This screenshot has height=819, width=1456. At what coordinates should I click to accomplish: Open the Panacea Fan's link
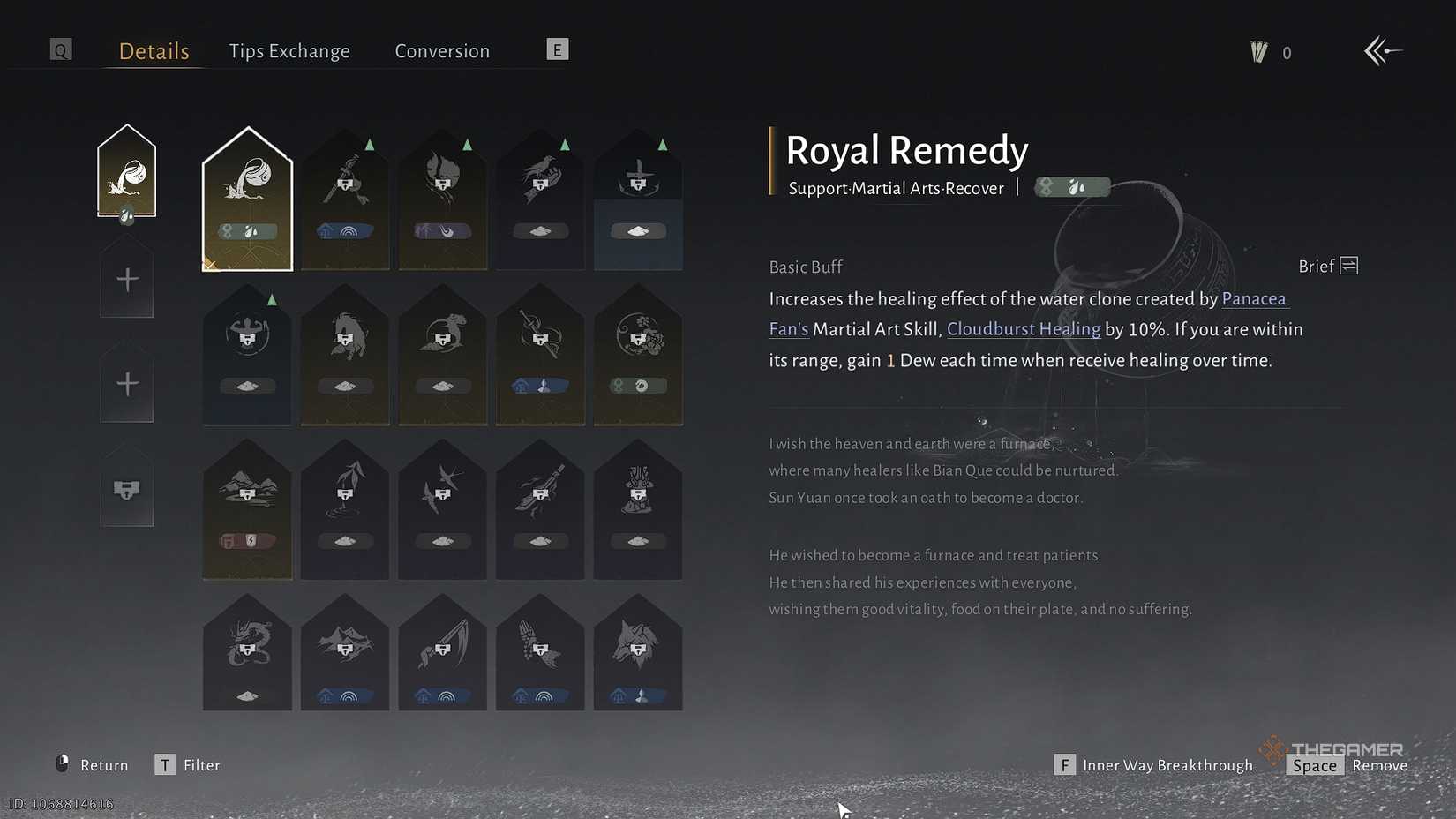click(1254, 299)
